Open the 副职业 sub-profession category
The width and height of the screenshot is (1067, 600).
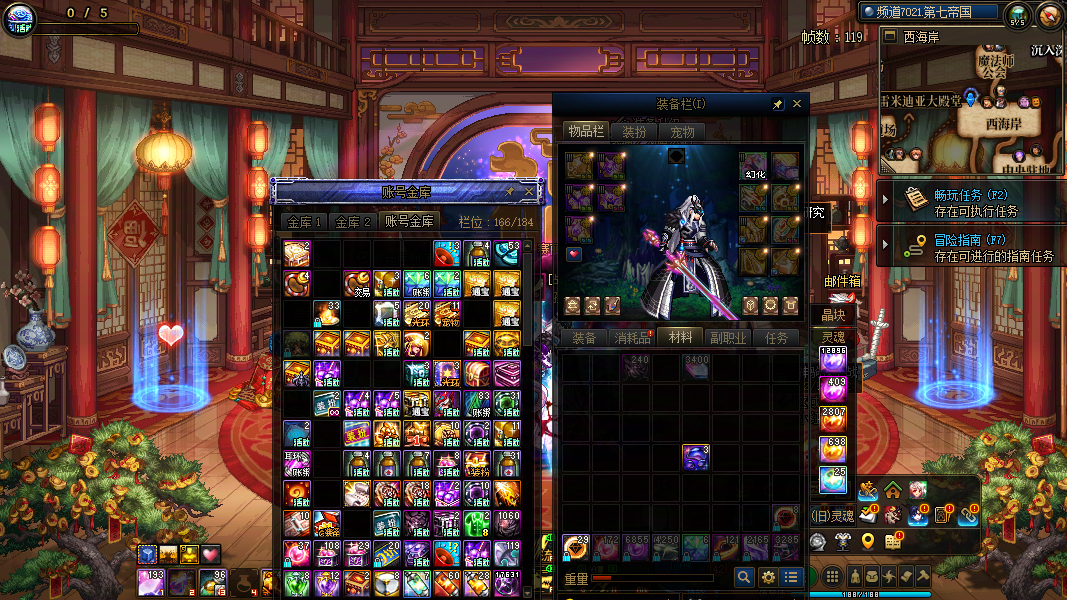pos(728,338)
